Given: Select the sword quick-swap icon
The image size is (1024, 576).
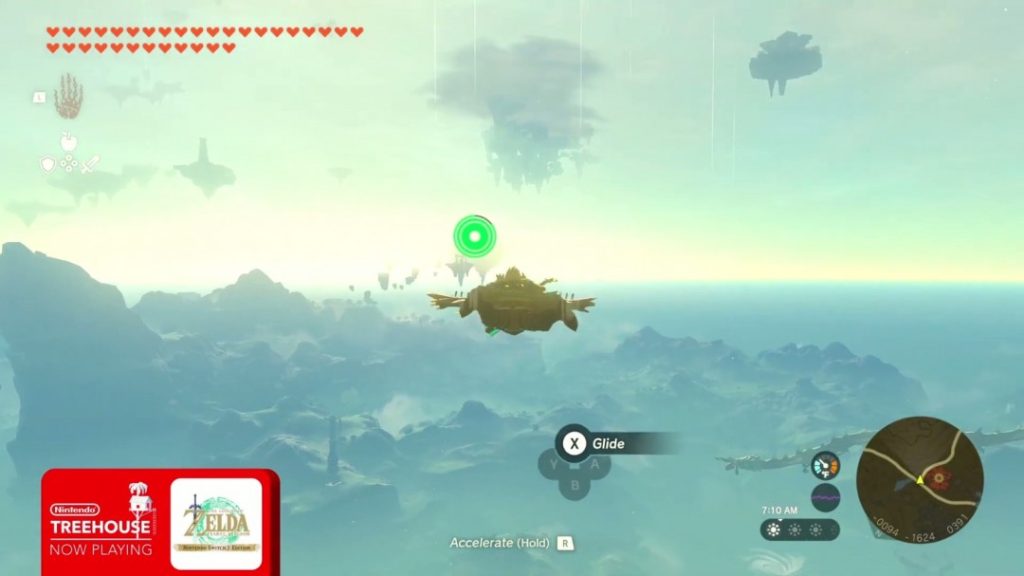Looking at the screenshot, I should coord(90,165).
